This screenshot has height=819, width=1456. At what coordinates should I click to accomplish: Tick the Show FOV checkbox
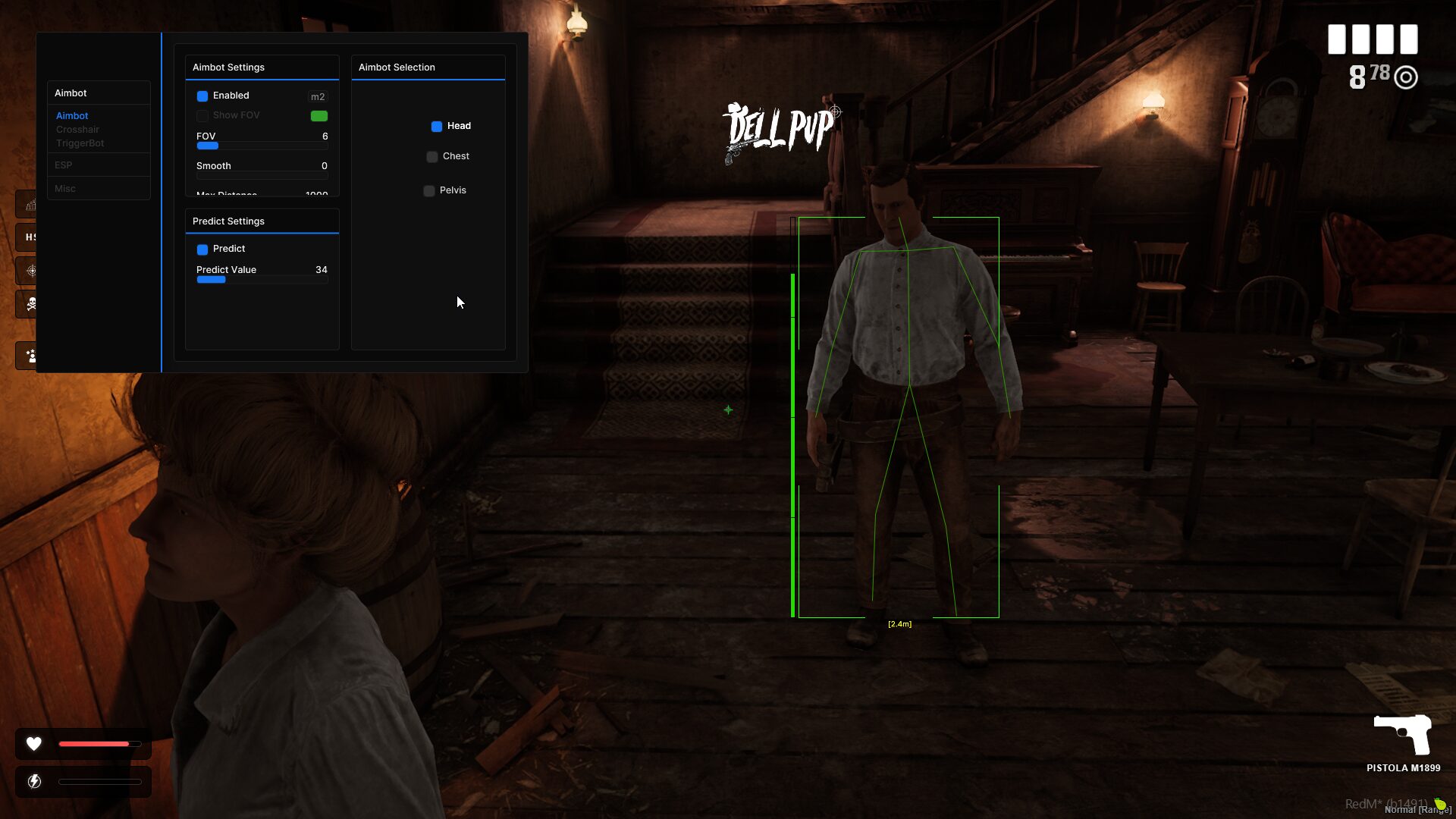coord(202,116)
